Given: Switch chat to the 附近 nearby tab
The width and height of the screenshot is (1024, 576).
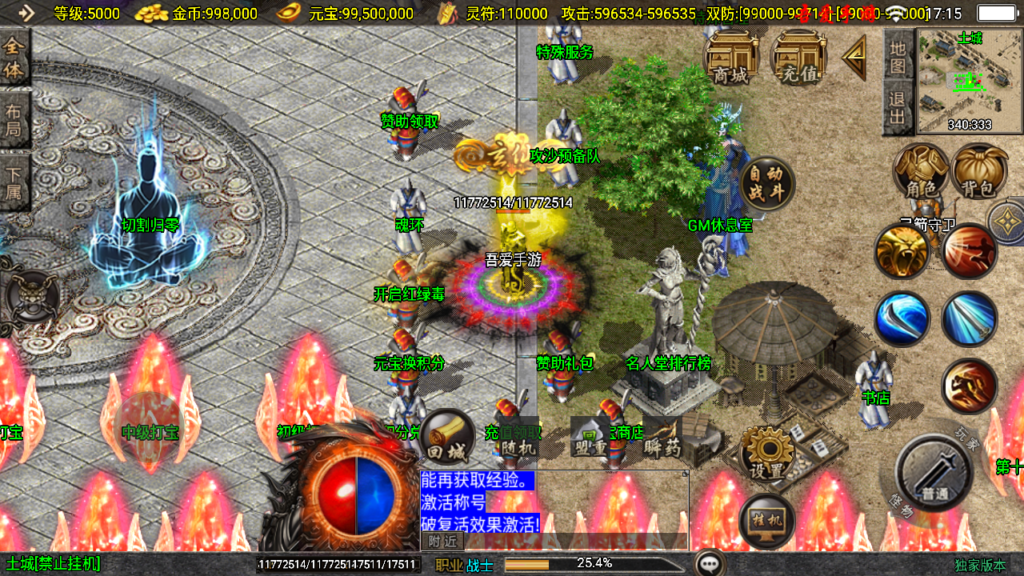Looking at the screenshot, I should click(442, 540).
